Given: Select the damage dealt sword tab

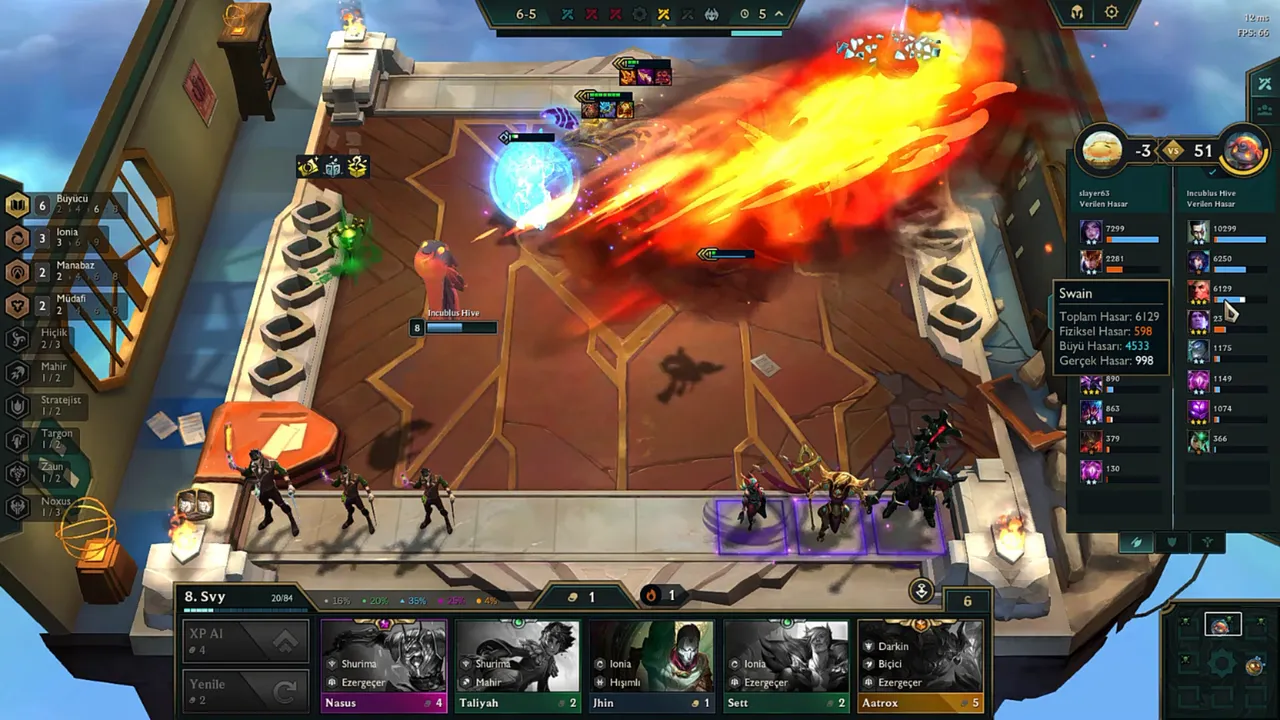Looking at the screenshot, I should point(1136,542).
